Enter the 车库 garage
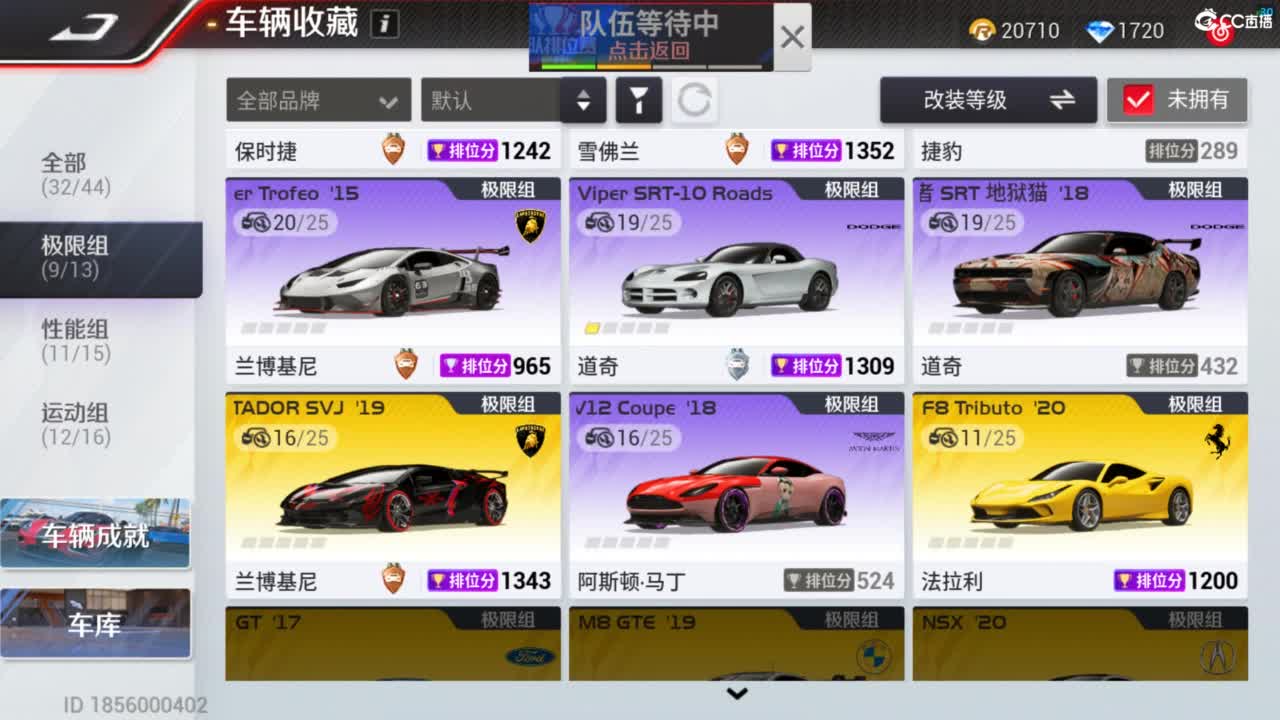This screenshot has height=720, width=1280. tap(95, 623)
